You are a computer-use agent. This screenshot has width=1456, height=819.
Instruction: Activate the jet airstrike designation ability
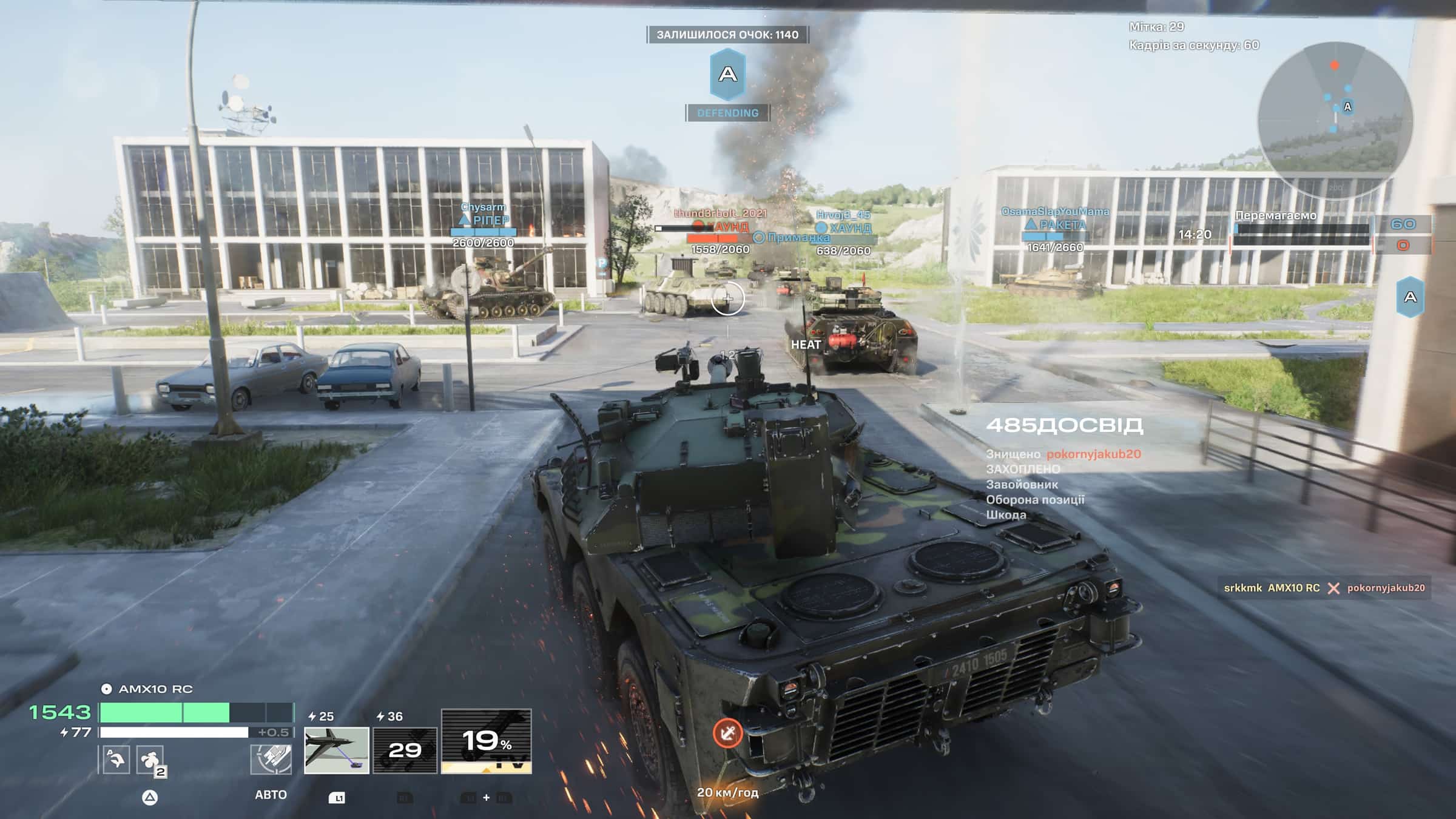tap(336, 750)
